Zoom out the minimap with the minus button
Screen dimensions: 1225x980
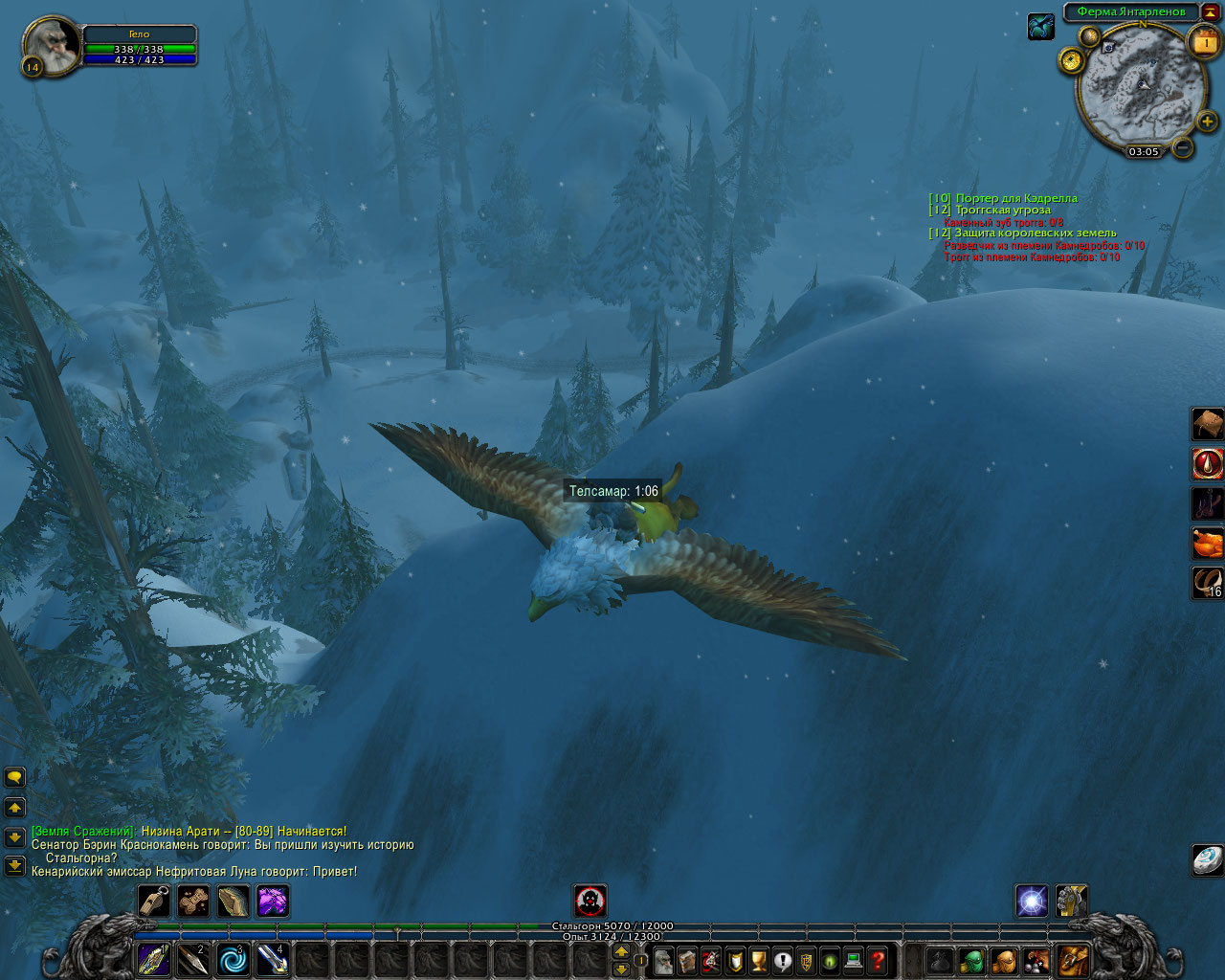(1183, 148)
